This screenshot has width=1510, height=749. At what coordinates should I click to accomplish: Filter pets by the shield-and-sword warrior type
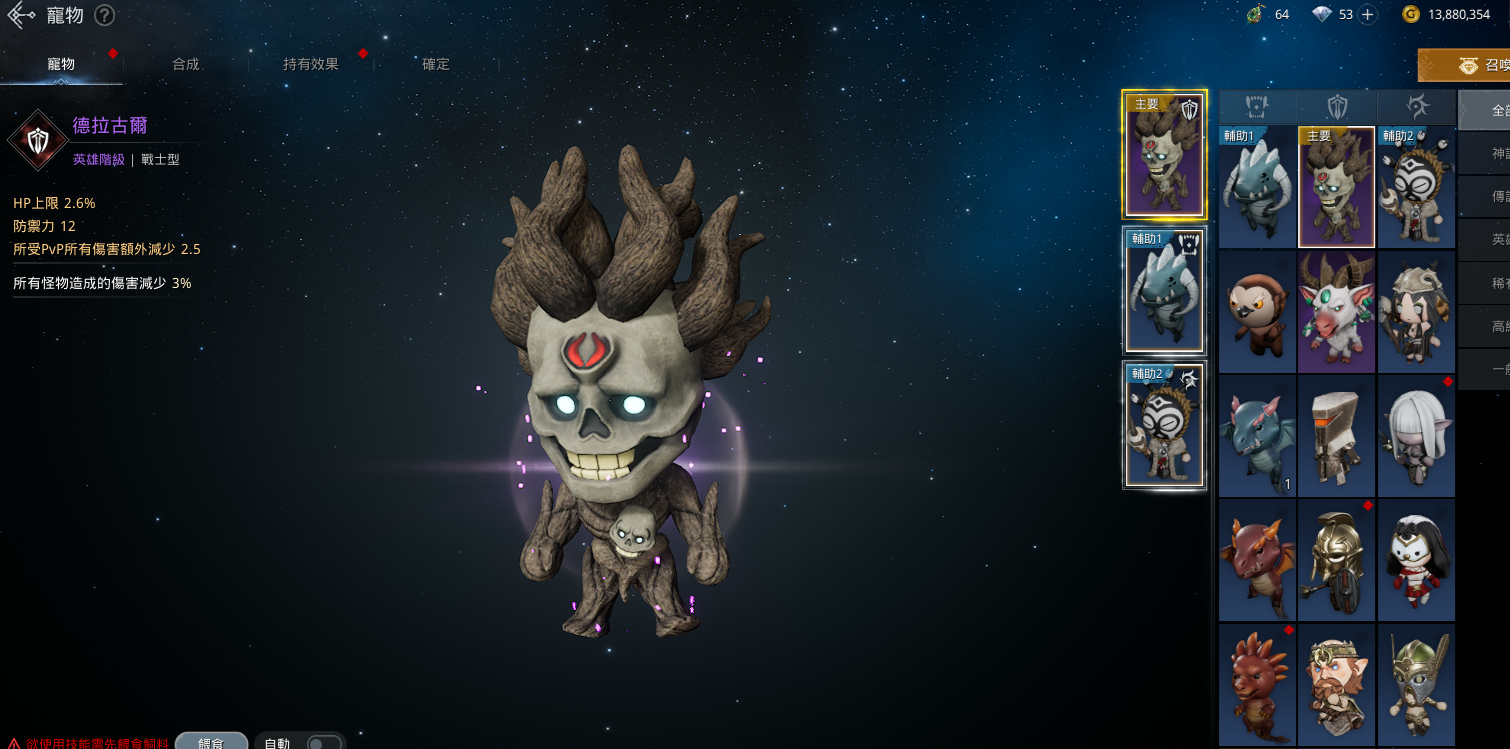tap(1337, 106)
